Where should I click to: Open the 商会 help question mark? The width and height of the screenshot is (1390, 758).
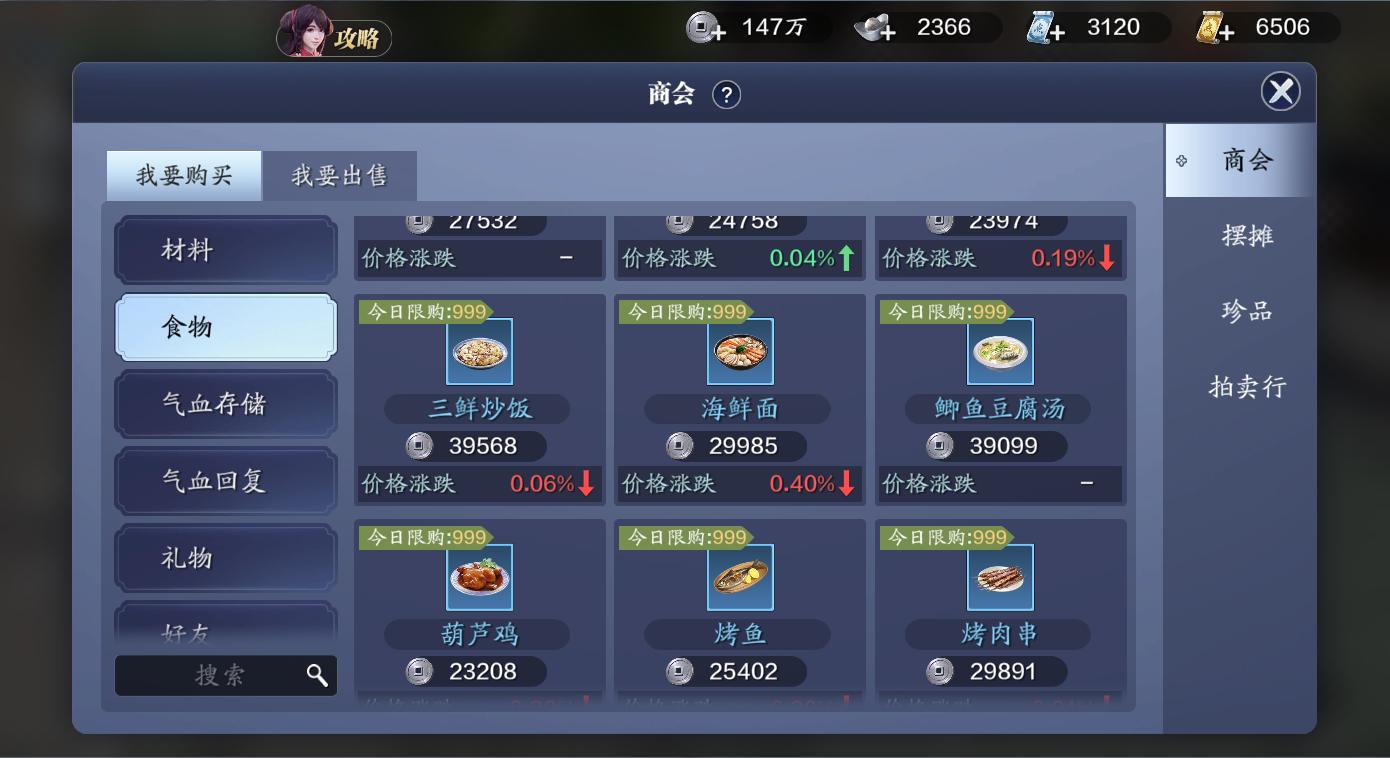(x=729, y=95)
